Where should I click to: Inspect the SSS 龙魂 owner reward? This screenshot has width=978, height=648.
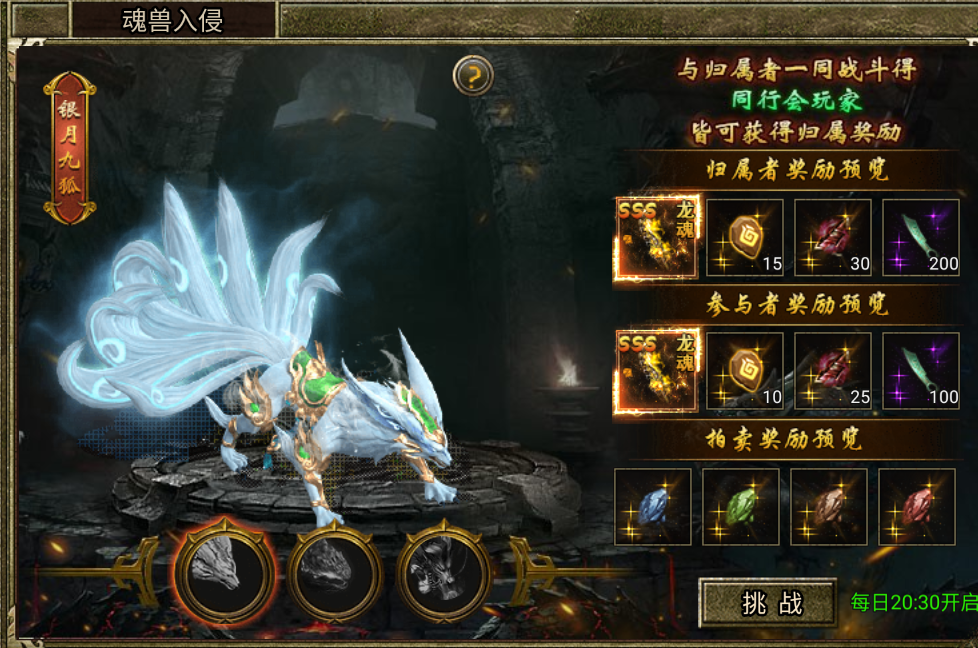click(x=656, y=237)
